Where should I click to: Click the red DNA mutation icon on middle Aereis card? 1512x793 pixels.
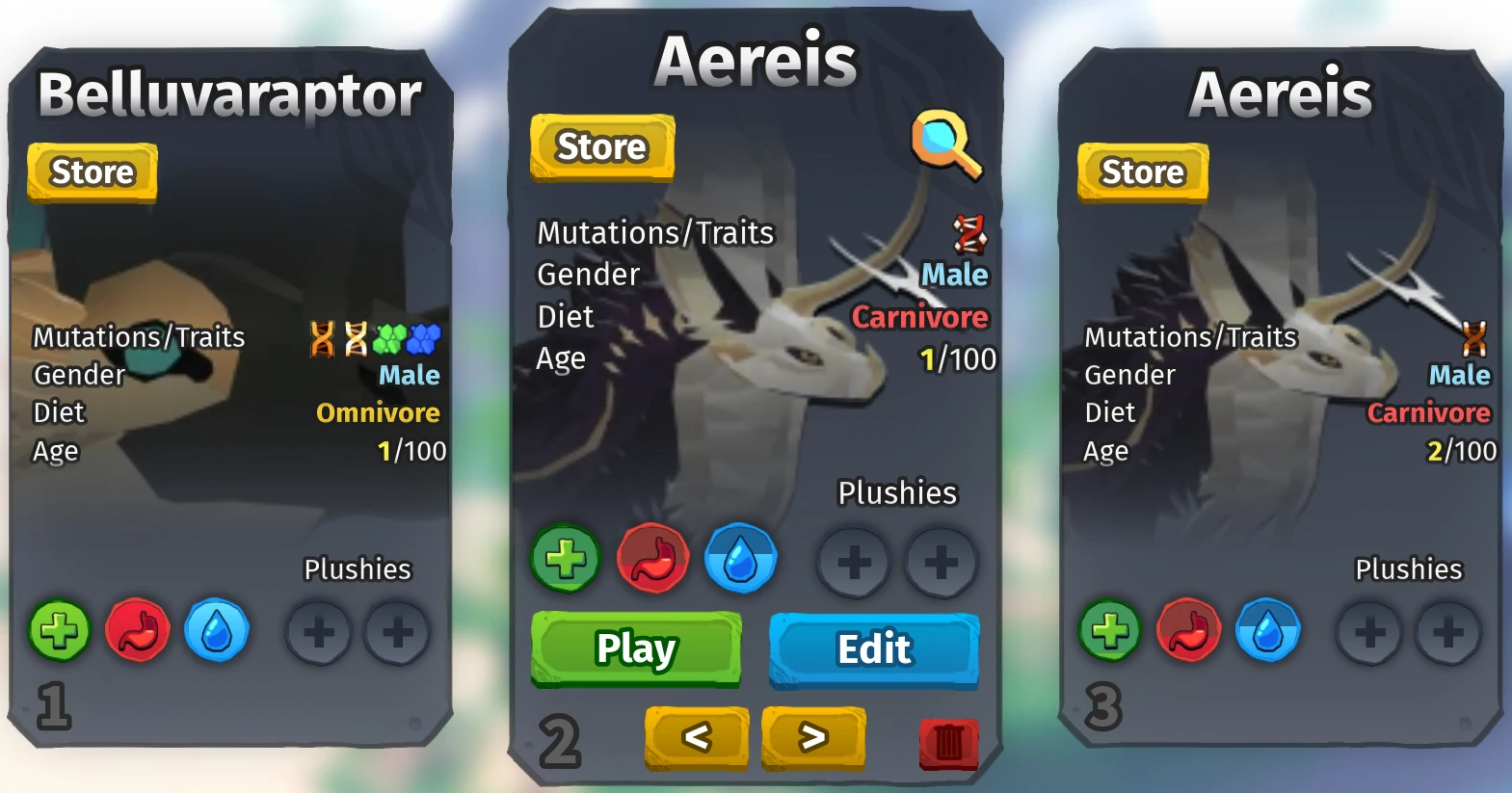click(x=968, y=234)
